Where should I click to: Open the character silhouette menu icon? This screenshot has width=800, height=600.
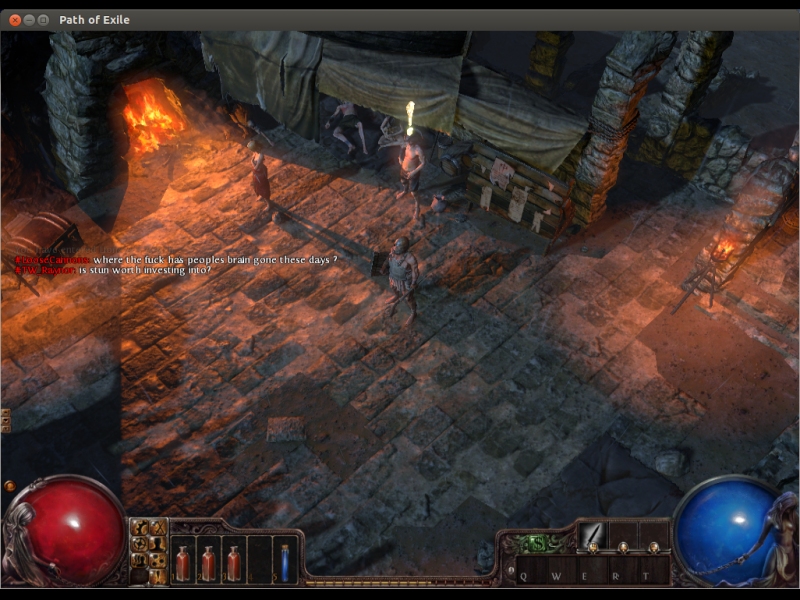(x=158, y=544)
